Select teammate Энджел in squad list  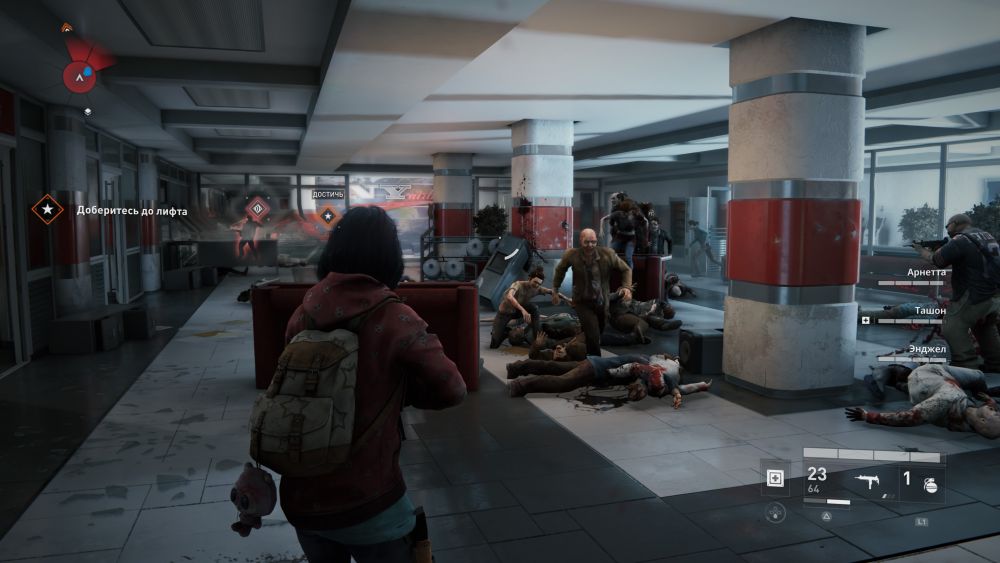click(x=926, y=350)
